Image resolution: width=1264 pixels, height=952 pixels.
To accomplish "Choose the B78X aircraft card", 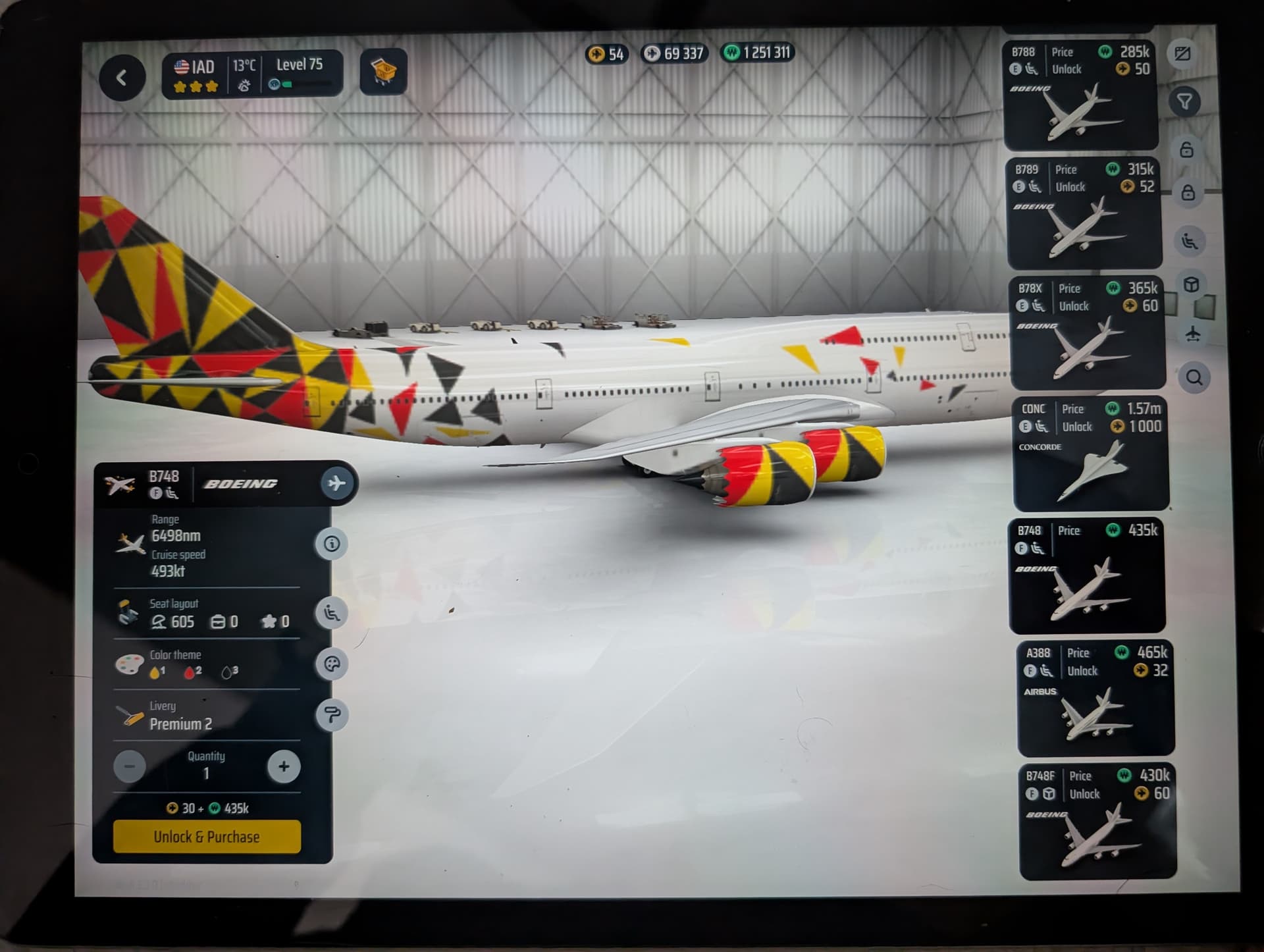I will point(1088,333).
